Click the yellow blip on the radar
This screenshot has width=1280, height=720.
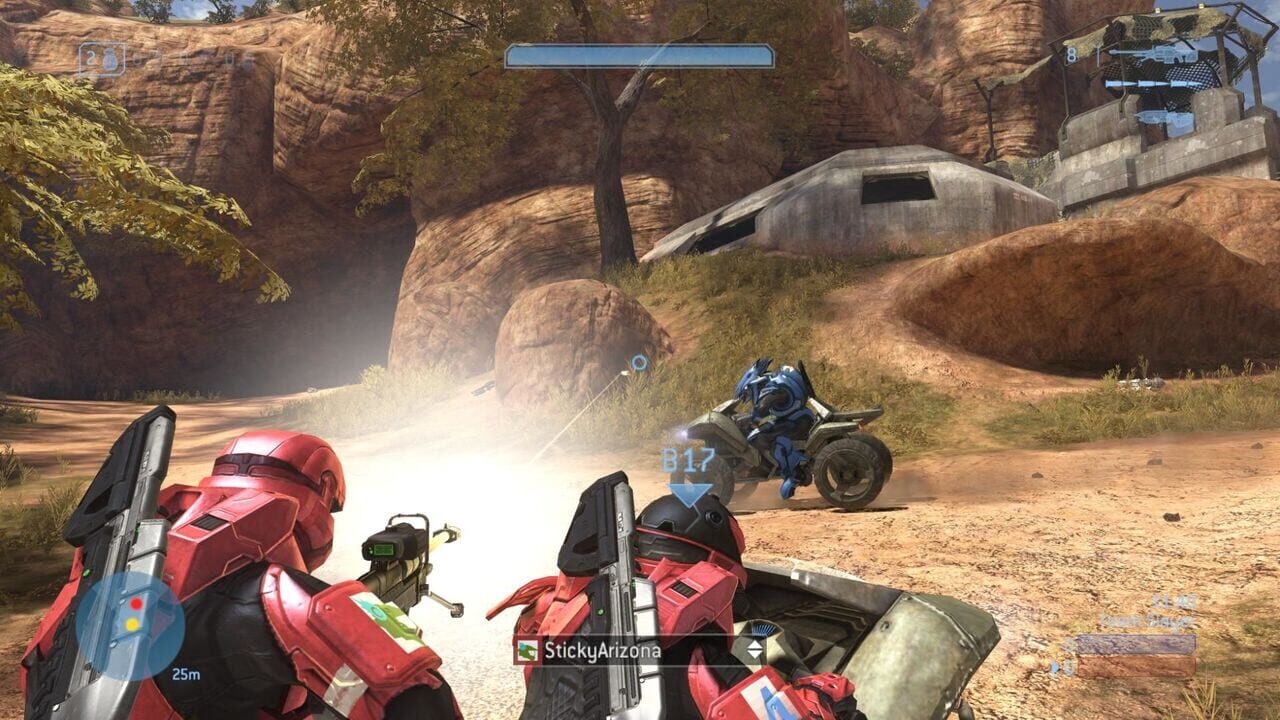click(x=131, y=624)
